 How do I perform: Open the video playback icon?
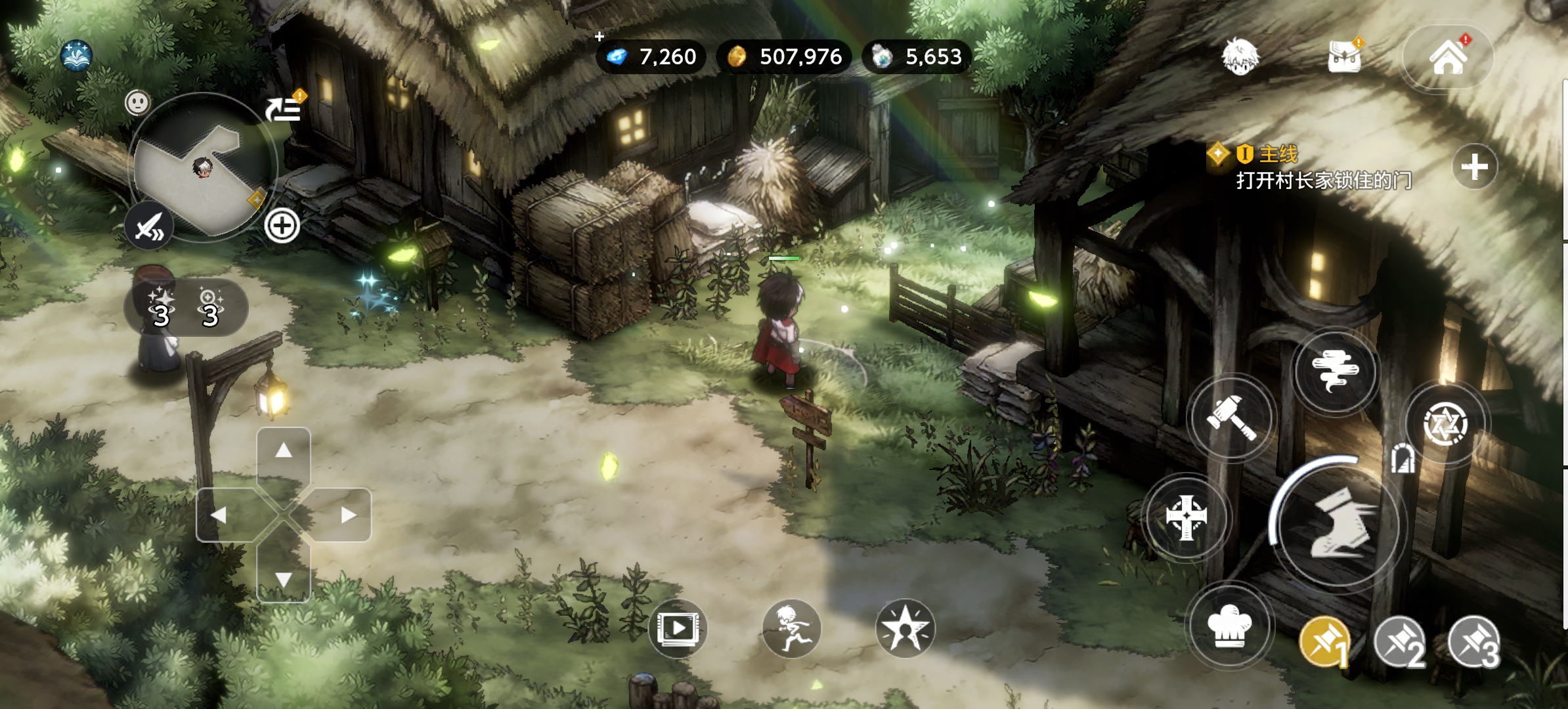(x=678, y=629)
